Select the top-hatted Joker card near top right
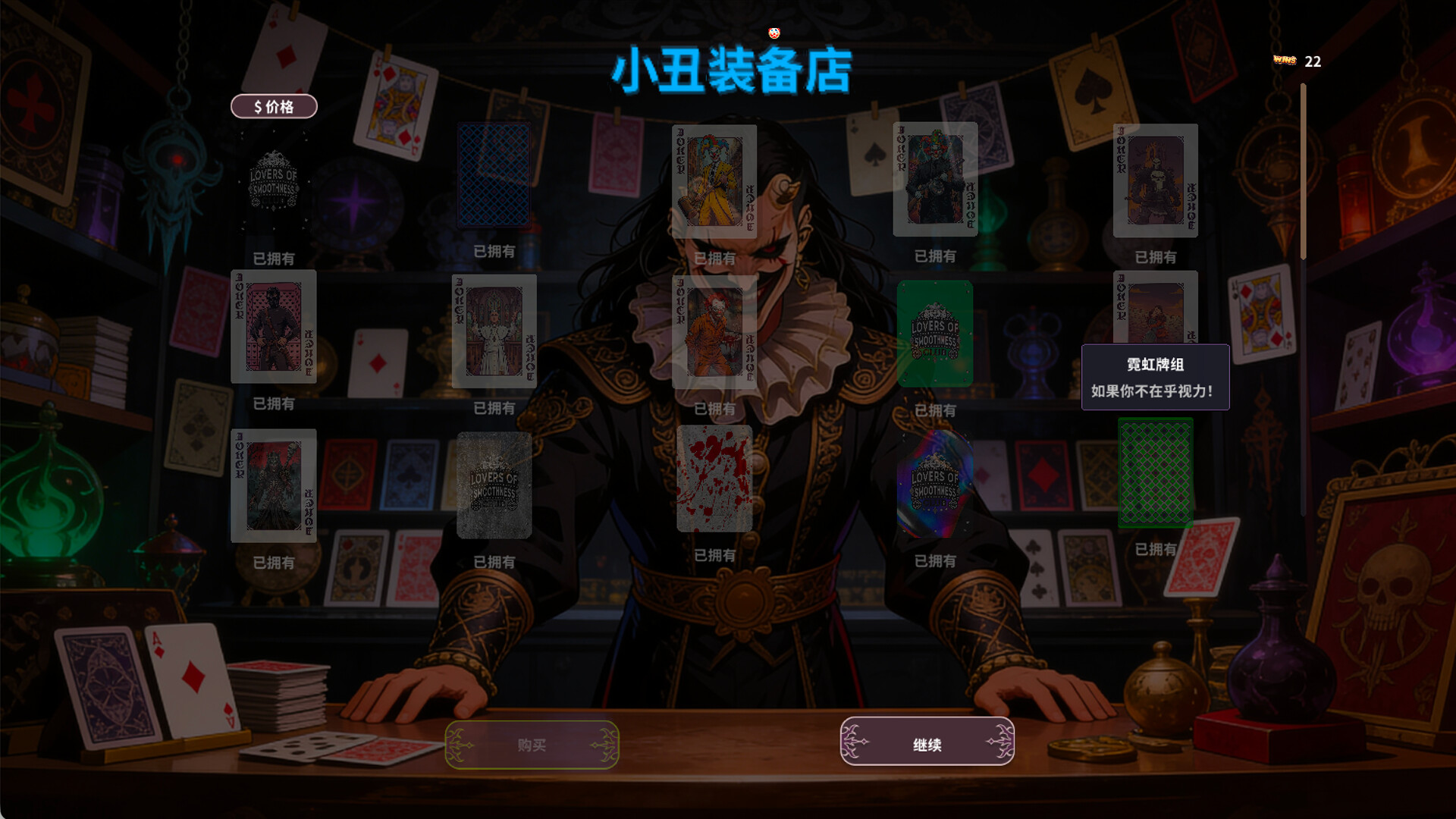Screen dimensions: 1456x819 [934, 180]
